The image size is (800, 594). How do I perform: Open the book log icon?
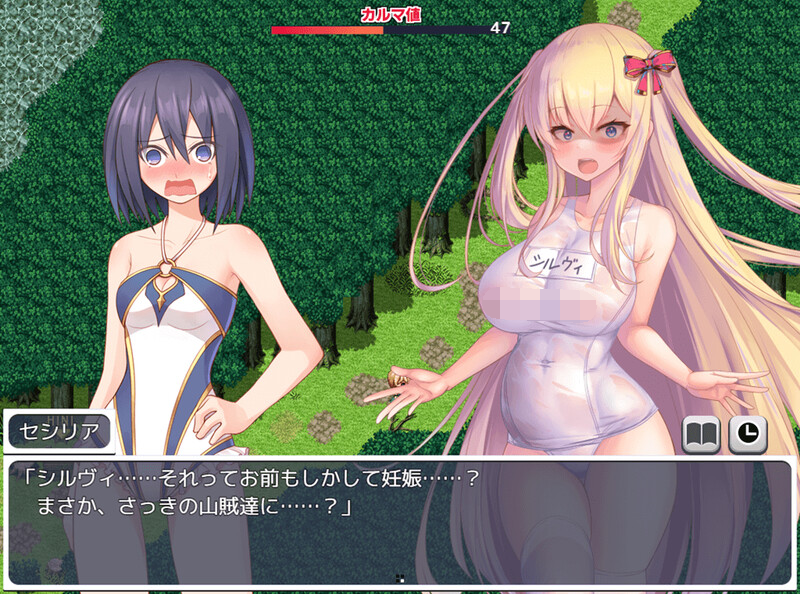702,434
